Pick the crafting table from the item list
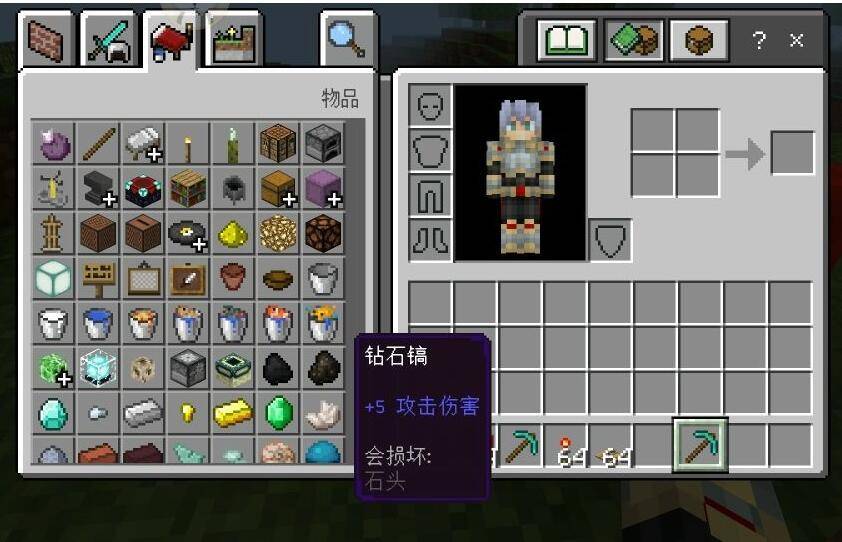 click(277, 143)
